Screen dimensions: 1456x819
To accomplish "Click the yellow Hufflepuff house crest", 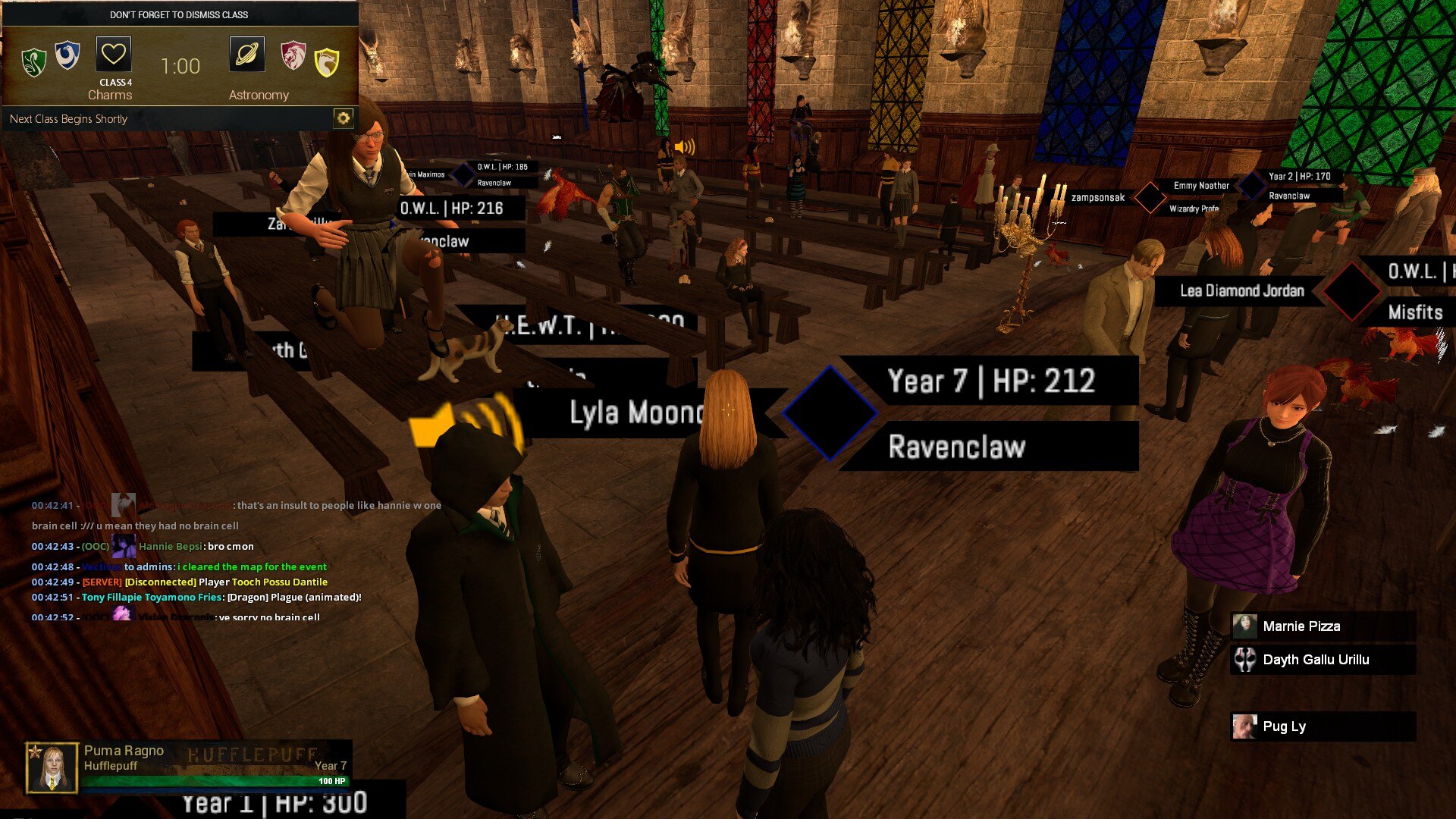I will tap(327, 62).
